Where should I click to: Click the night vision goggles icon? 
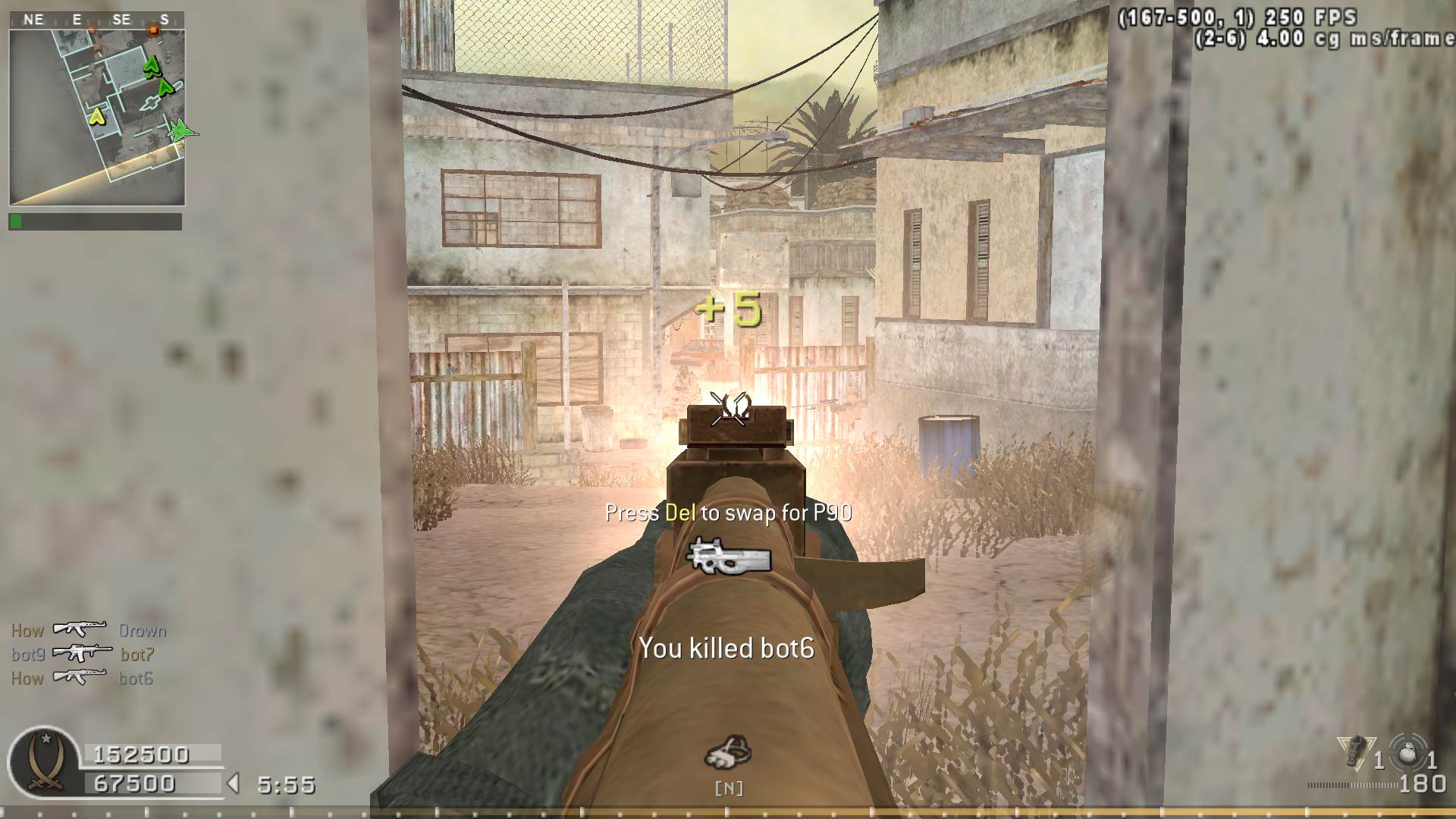pyautogui.click(x=728, y=752)
